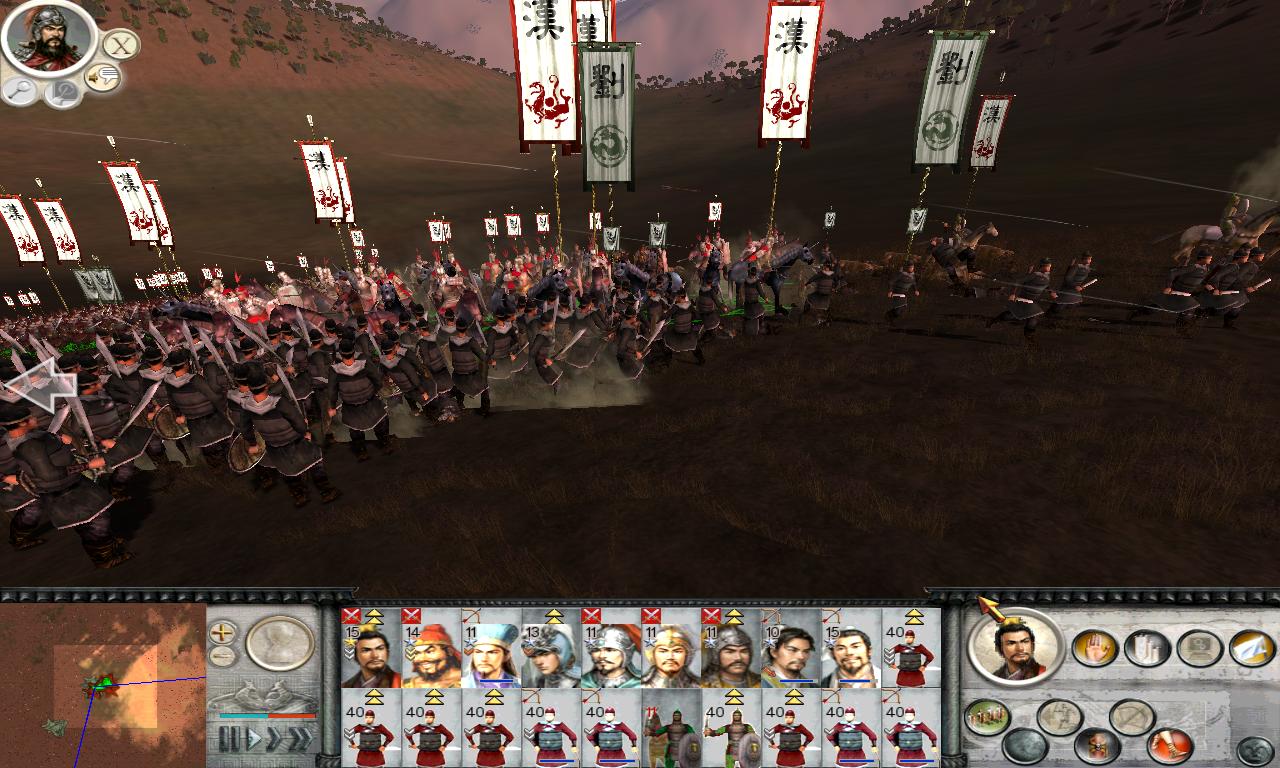The image size is (1280, 768).
Task: Toggle fire at will with crossed bow icon
Action: tap(1131, 716)
